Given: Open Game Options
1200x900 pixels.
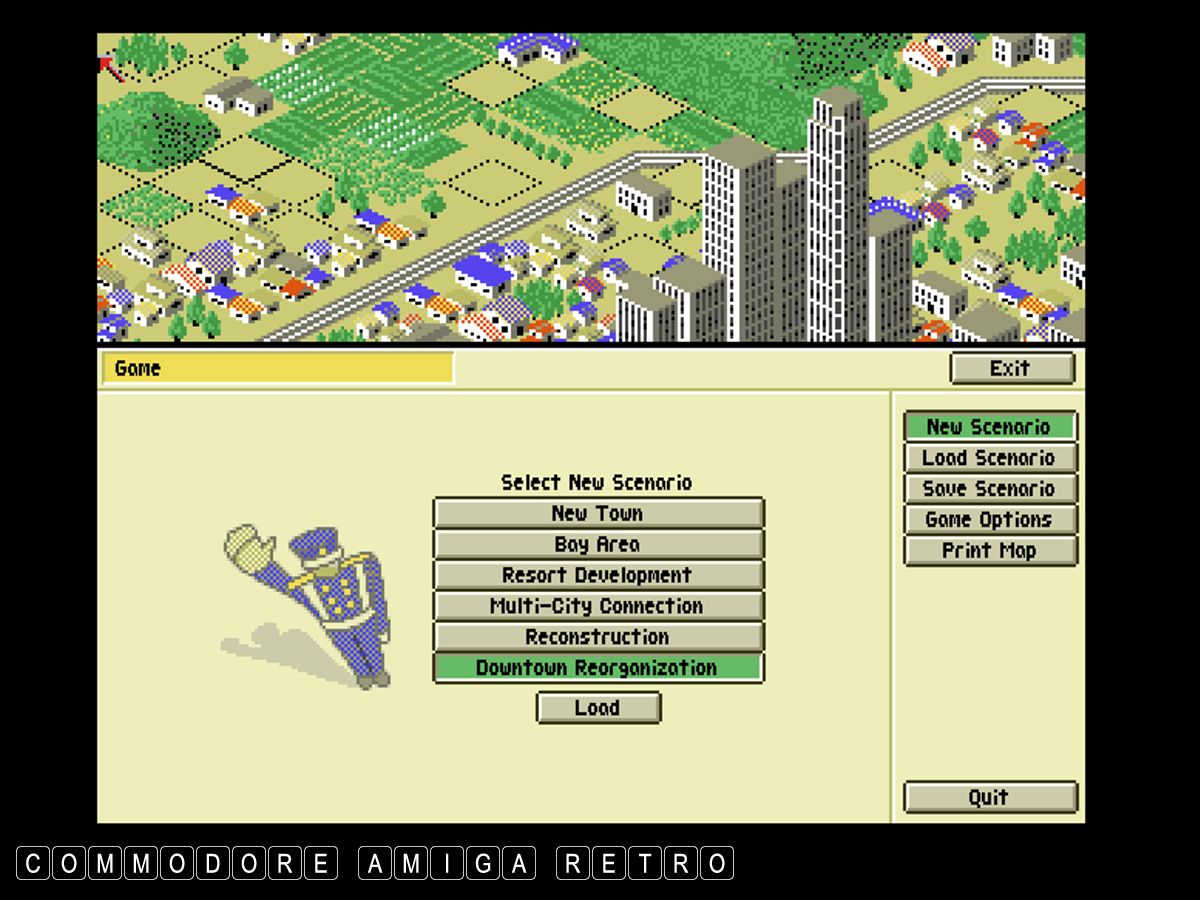Looking at the screenshot, I should [989, 520].
